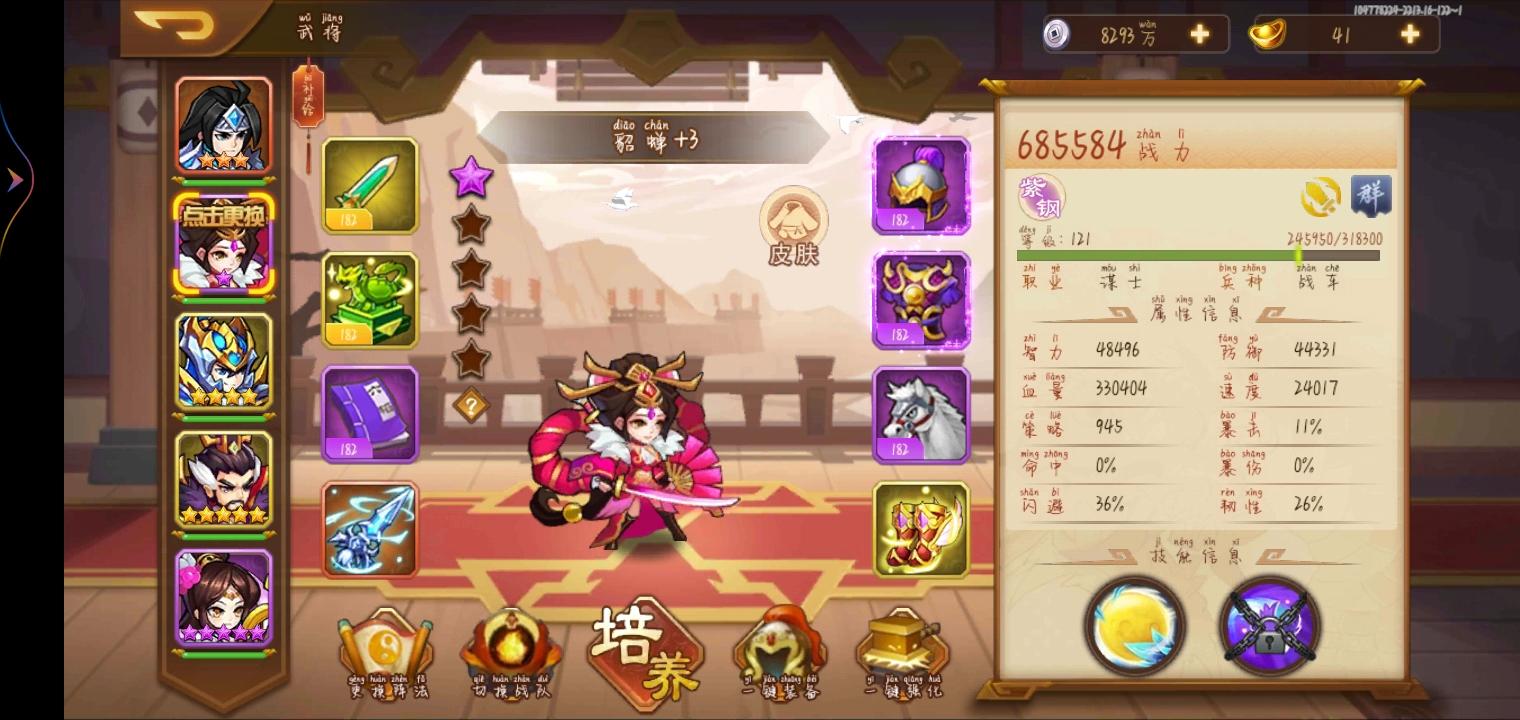Select the four-star blue armored general
This screenshot has height=720, width=1520.
[x=224, y=363]
